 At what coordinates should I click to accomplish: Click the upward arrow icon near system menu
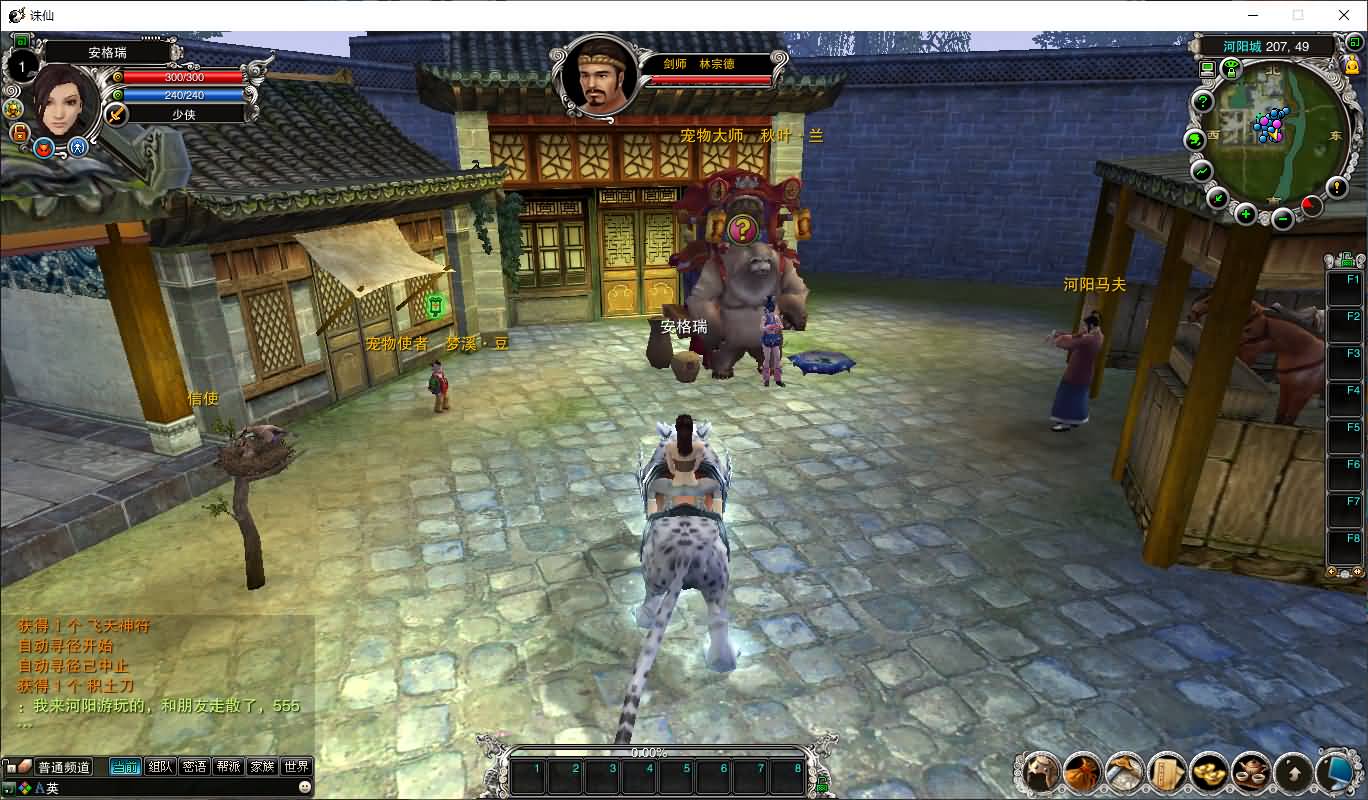pos(1295,772)
